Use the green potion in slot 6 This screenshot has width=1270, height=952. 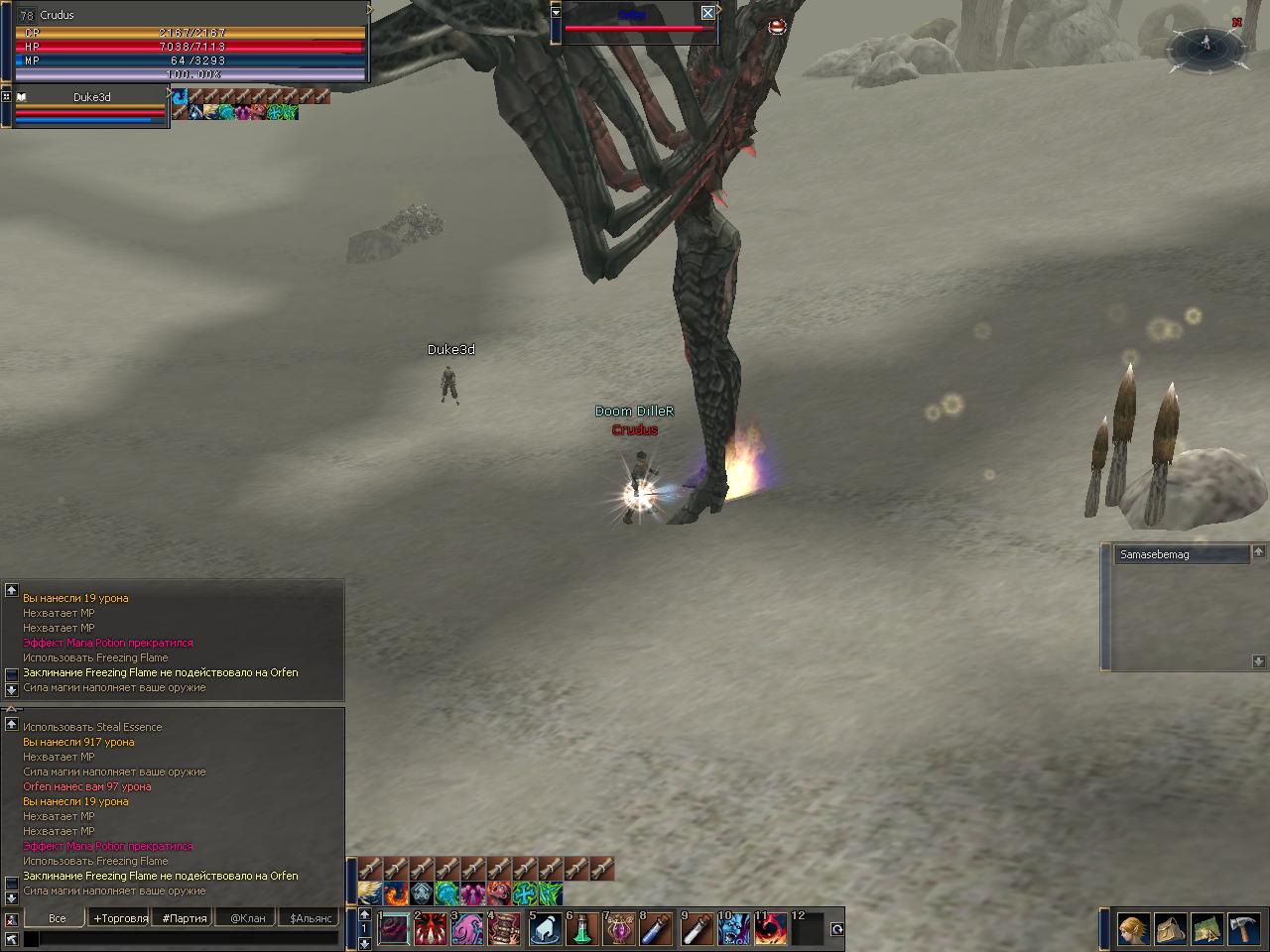[582, 929]
